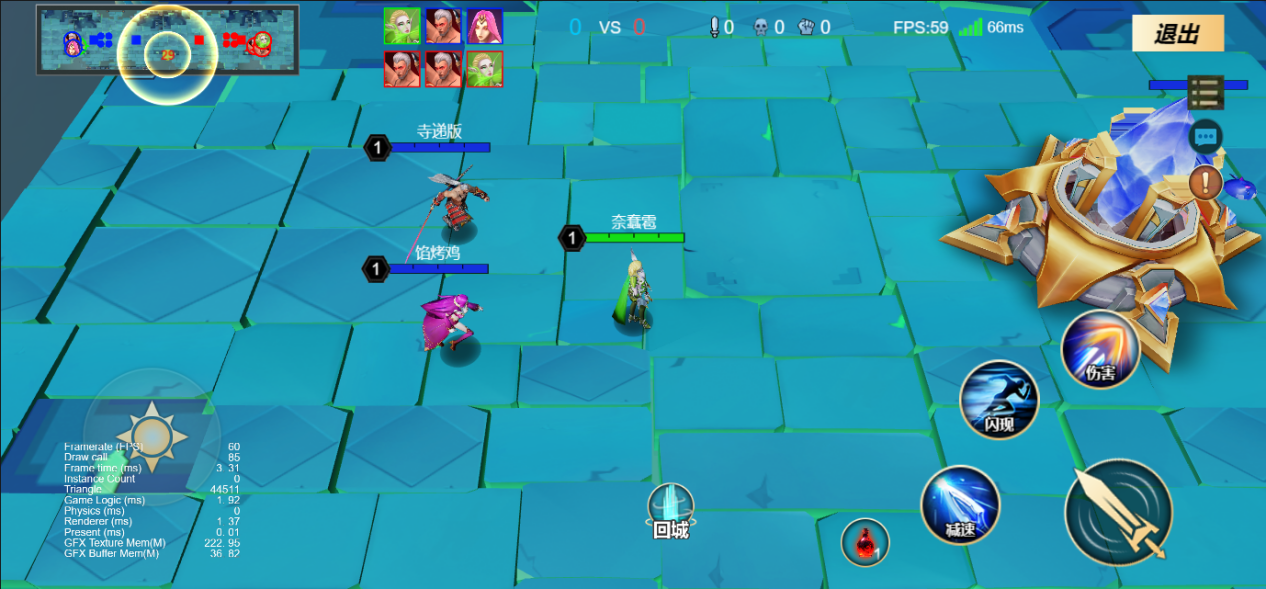This screenshot has height=589, width=1266.
Task: Open the chat bubble icon
Action: (x=1206, y=135)
